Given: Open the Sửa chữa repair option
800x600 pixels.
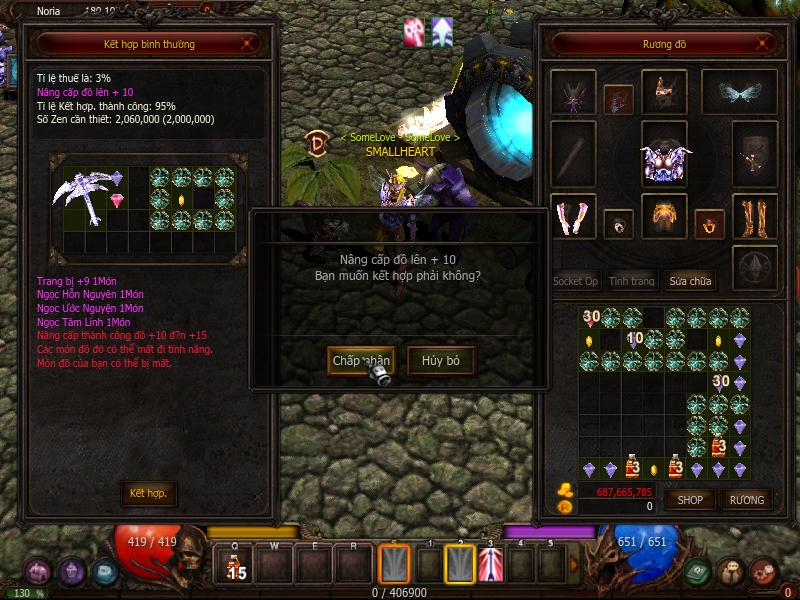Looking at the screenshot, I should click(x=690, y=281).
